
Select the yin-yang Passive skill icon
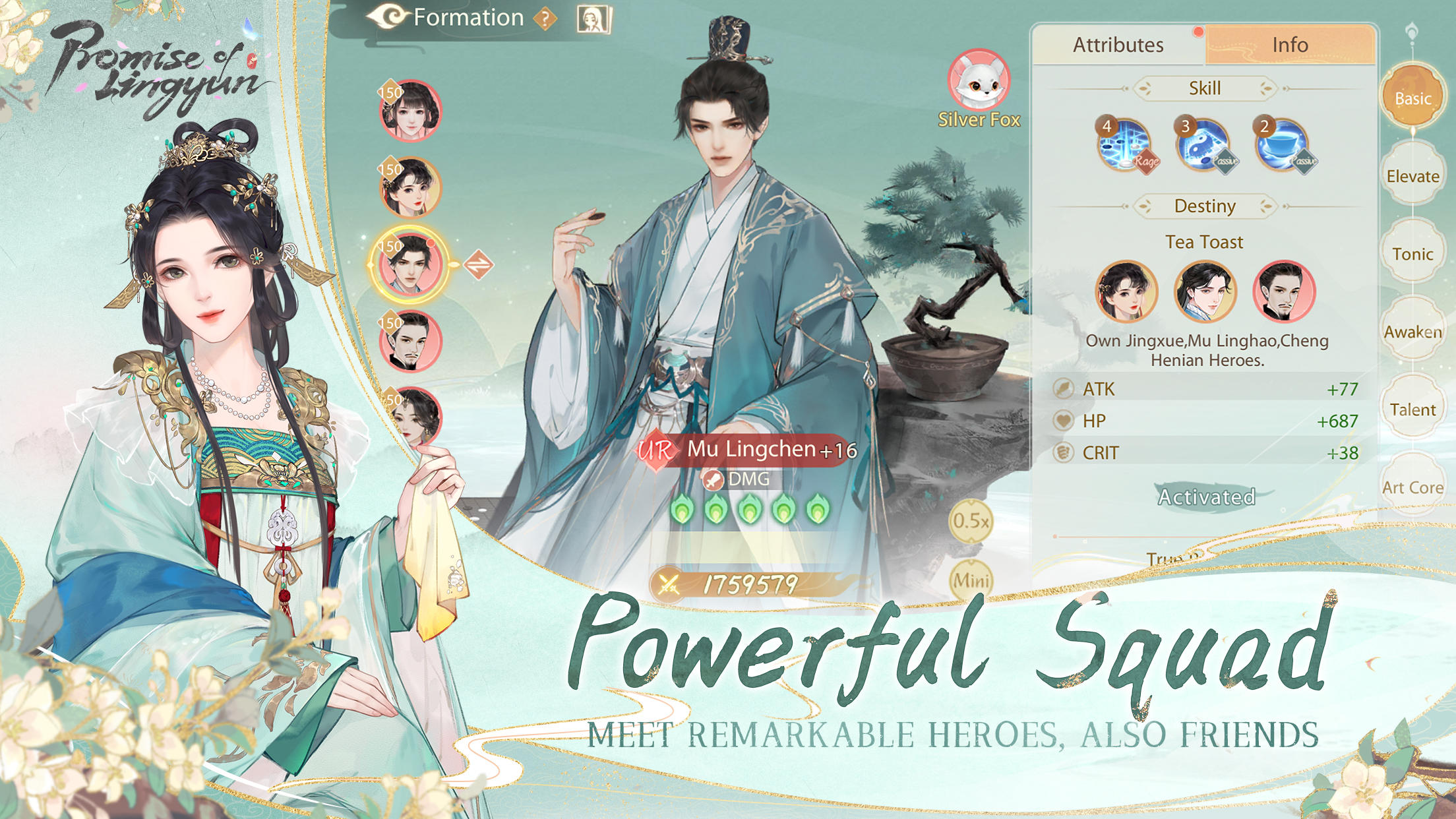pyautogui.click(x=1204, y=144)
